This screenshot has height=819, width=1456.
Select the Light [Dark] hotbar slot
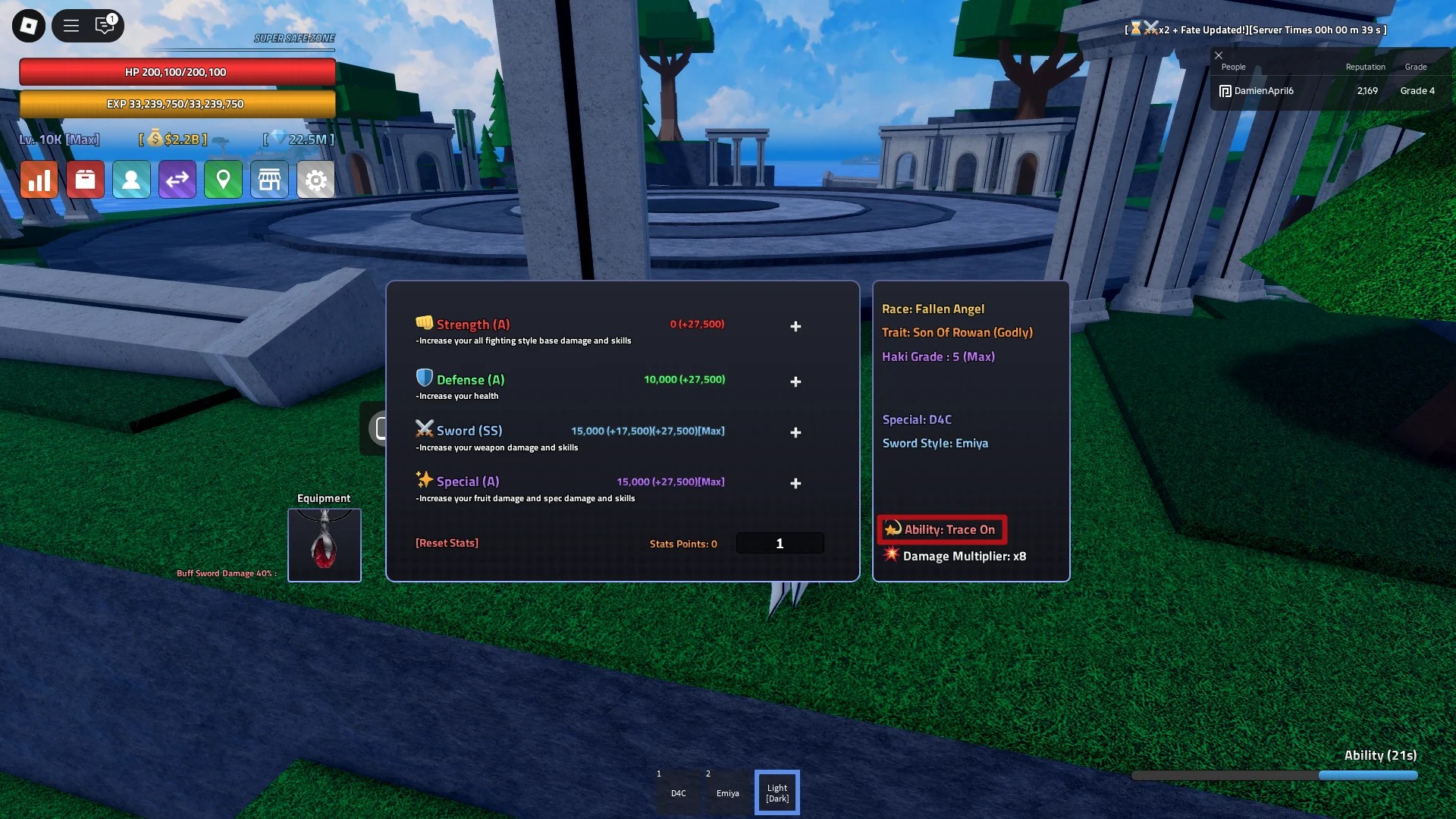click(777, 792)
